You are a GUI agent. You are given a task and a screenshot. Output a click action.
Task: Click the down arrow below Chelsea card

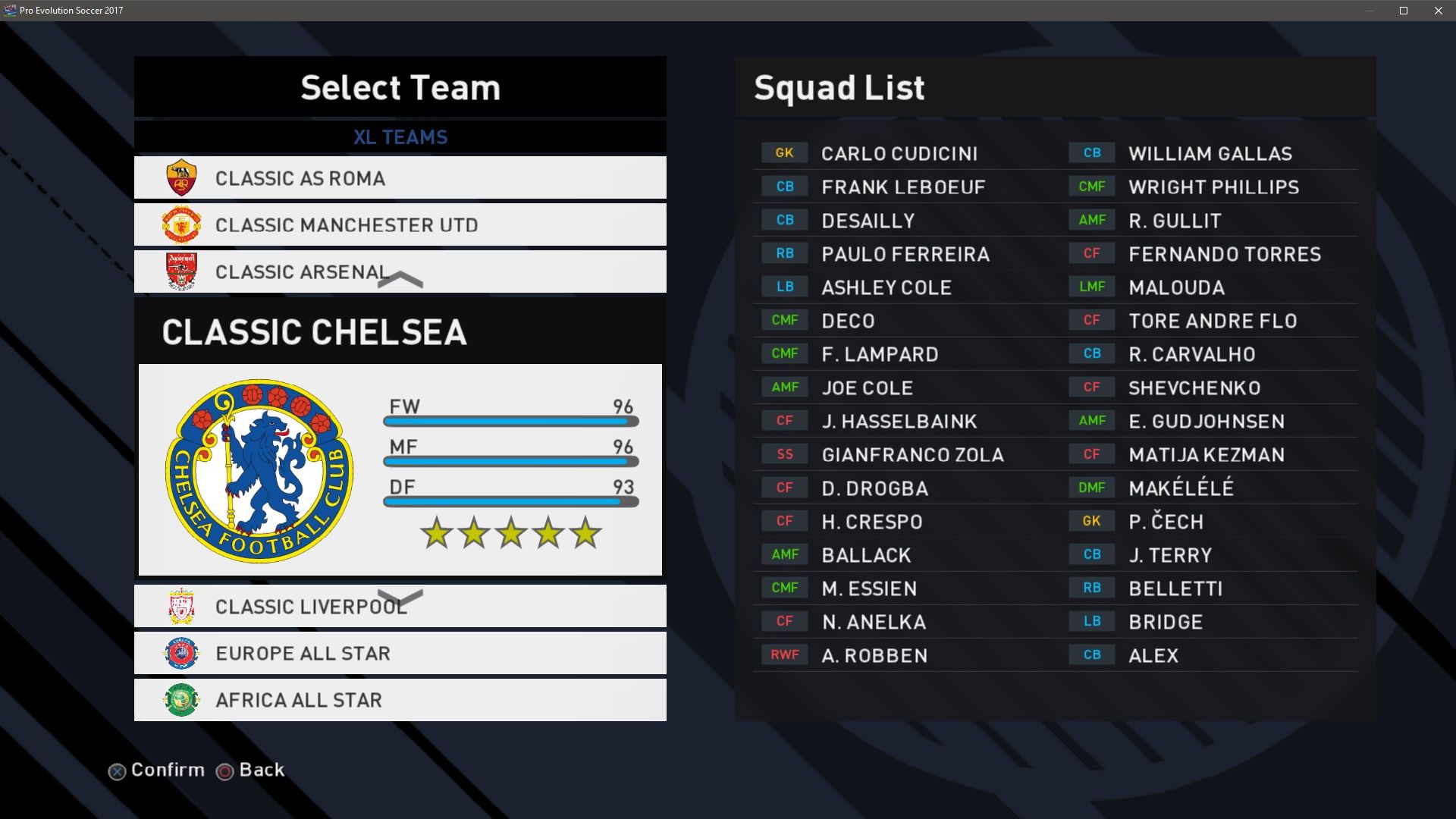point(400,598)
